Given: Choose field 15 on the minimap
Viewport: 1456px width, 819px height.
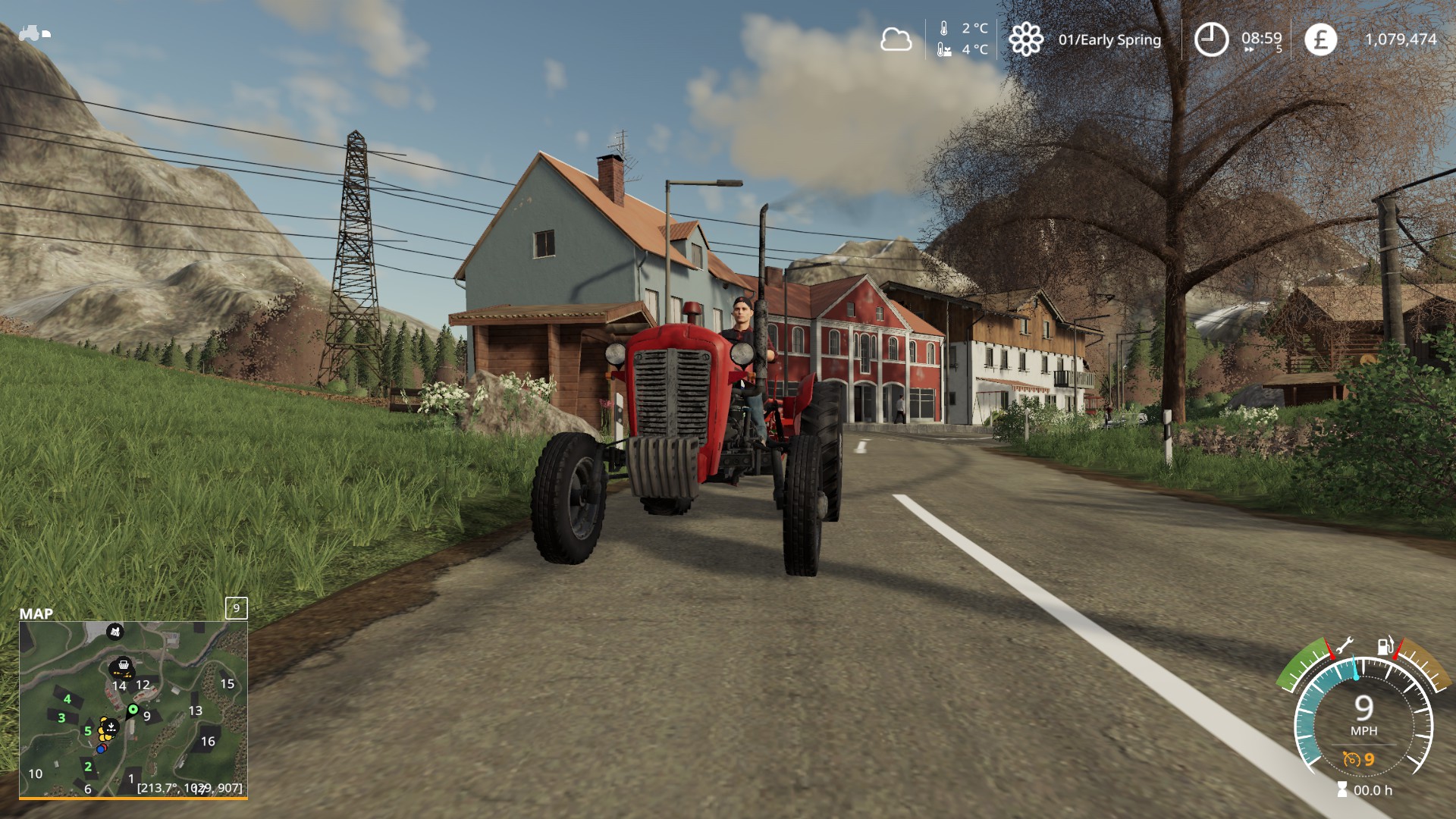Looking at the screenshot, I should point(227,683).
